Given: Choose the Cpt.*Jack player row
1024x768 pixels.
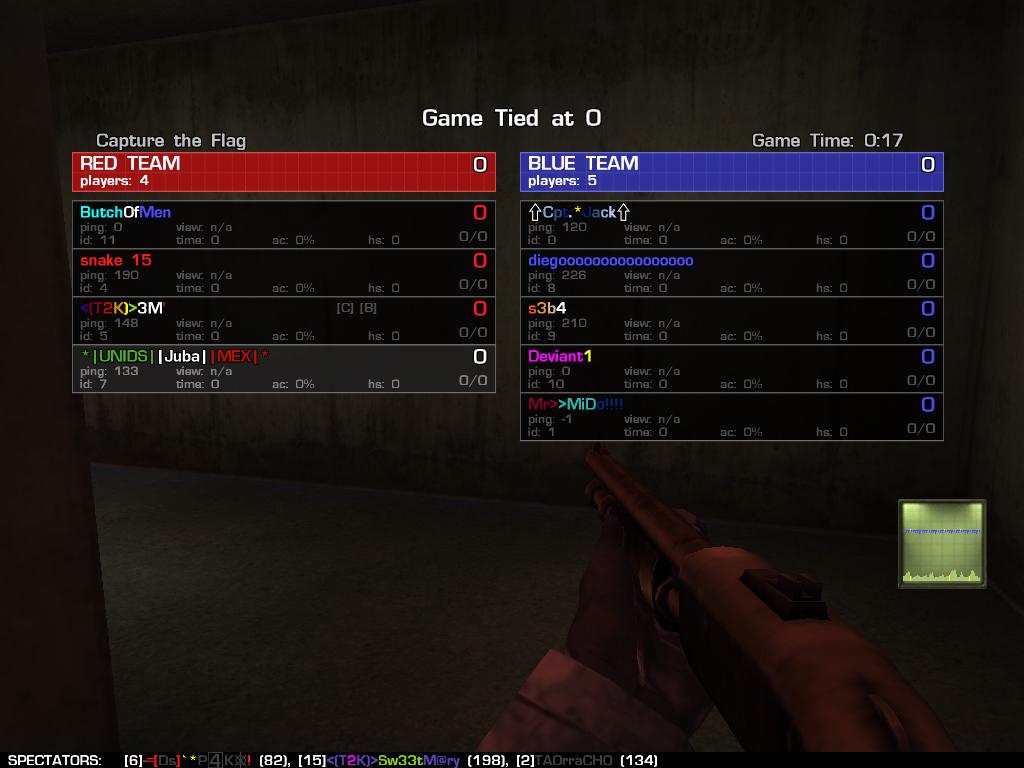Looking at the screenshot, I should pos(731,224).
